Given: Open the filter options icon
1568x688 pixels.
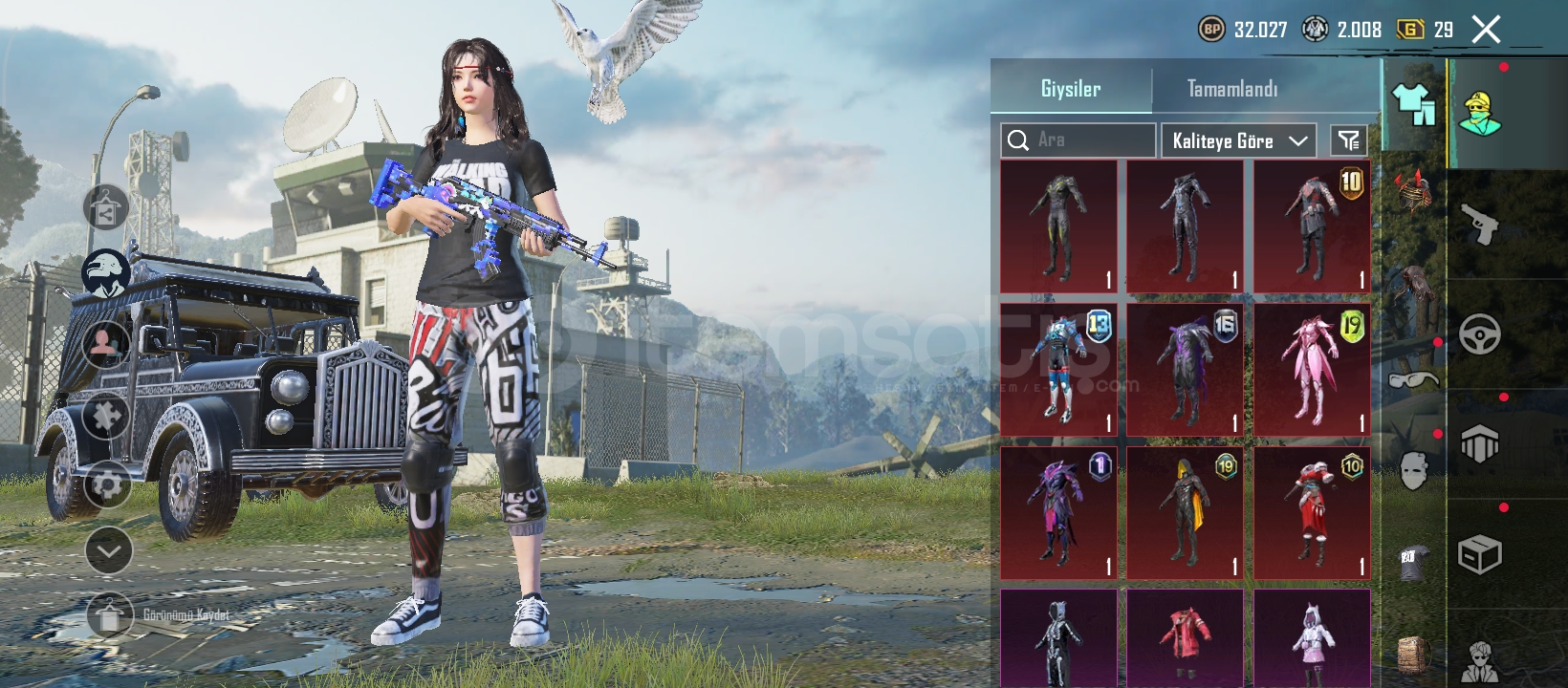Looking at the screenshot, I should [x=1348, y=140].
